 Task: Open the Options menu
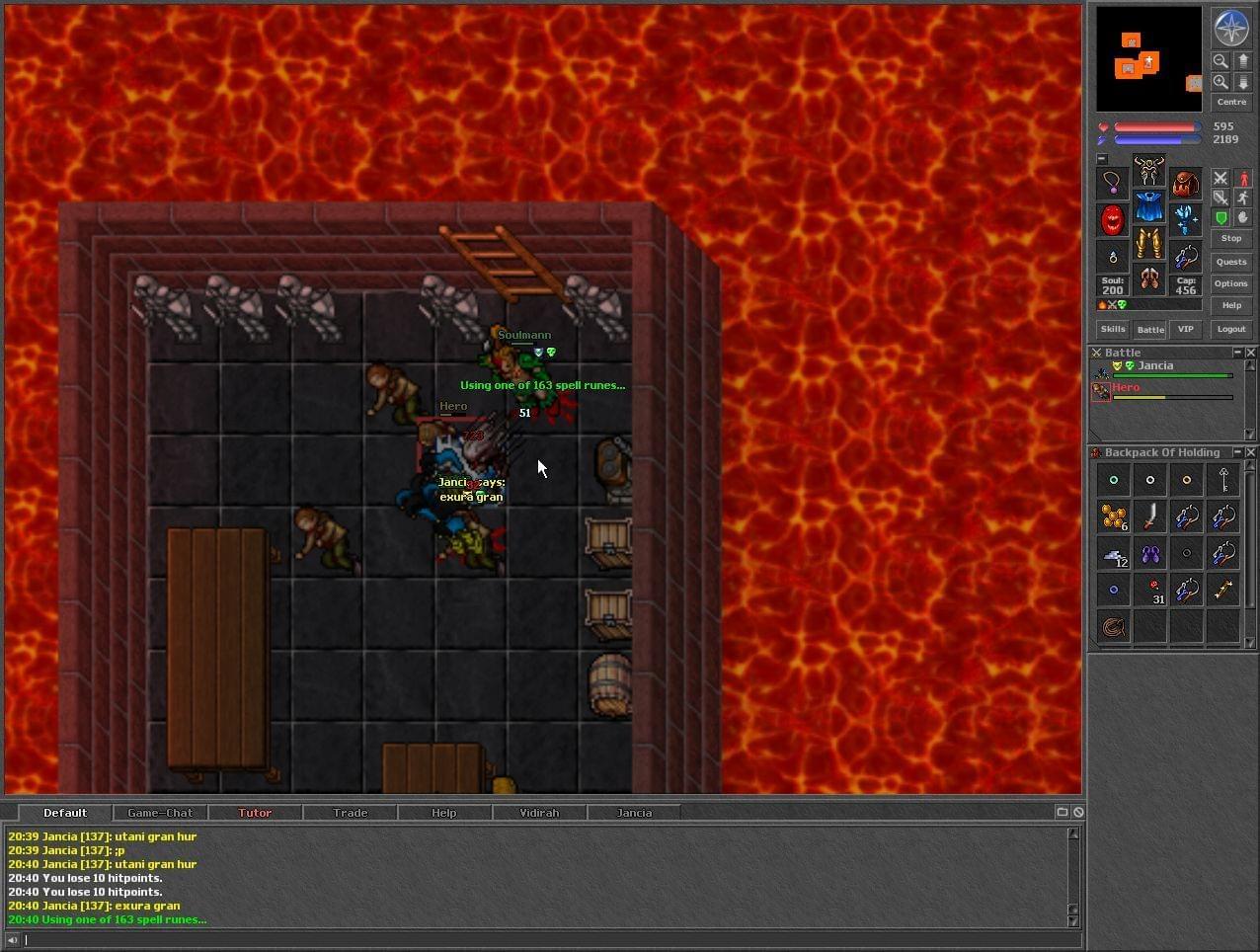coord(1231,283)
